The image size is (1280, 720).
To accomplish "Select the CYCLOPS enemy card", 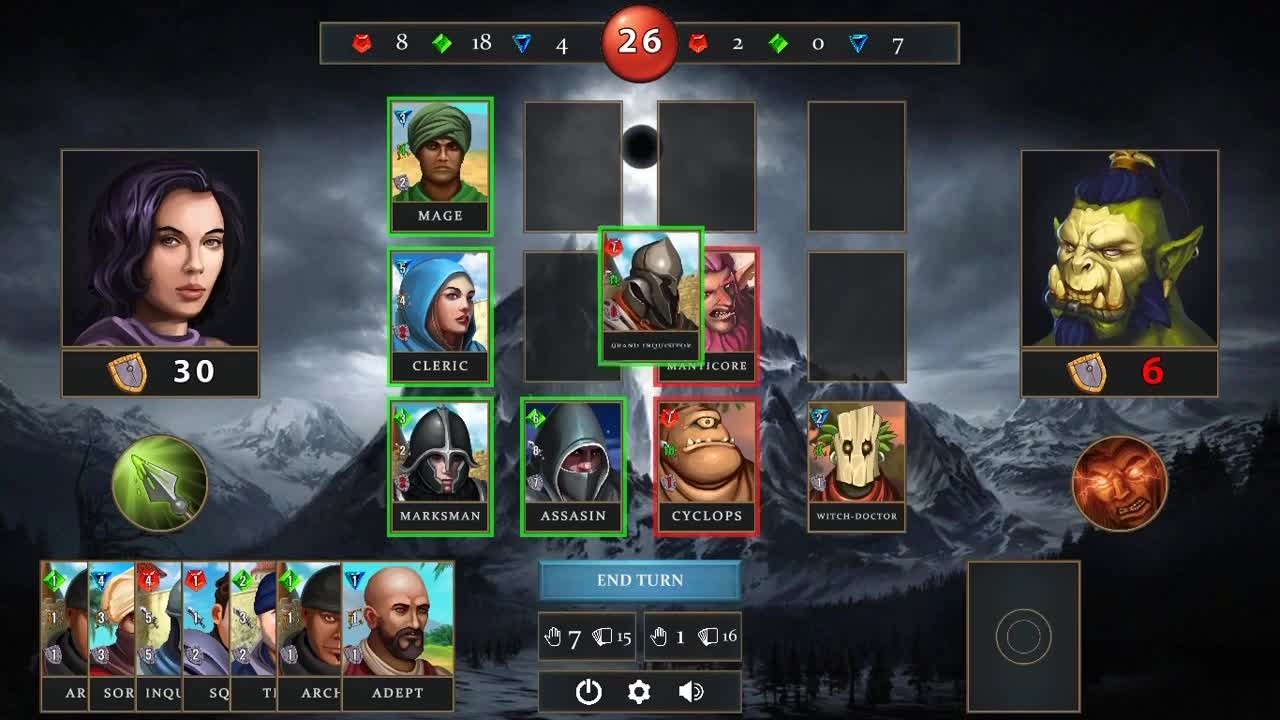I will 706,463.
